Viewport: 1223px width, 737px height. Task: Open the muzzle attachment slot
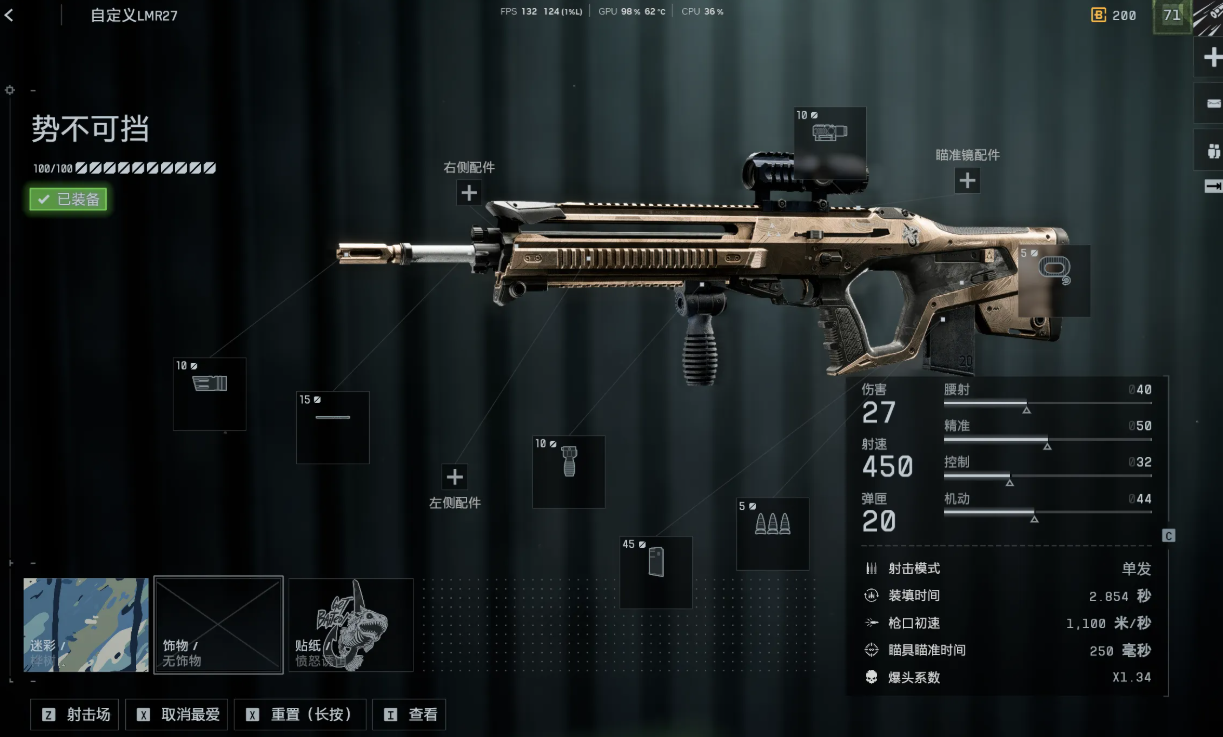click(210, 394)
